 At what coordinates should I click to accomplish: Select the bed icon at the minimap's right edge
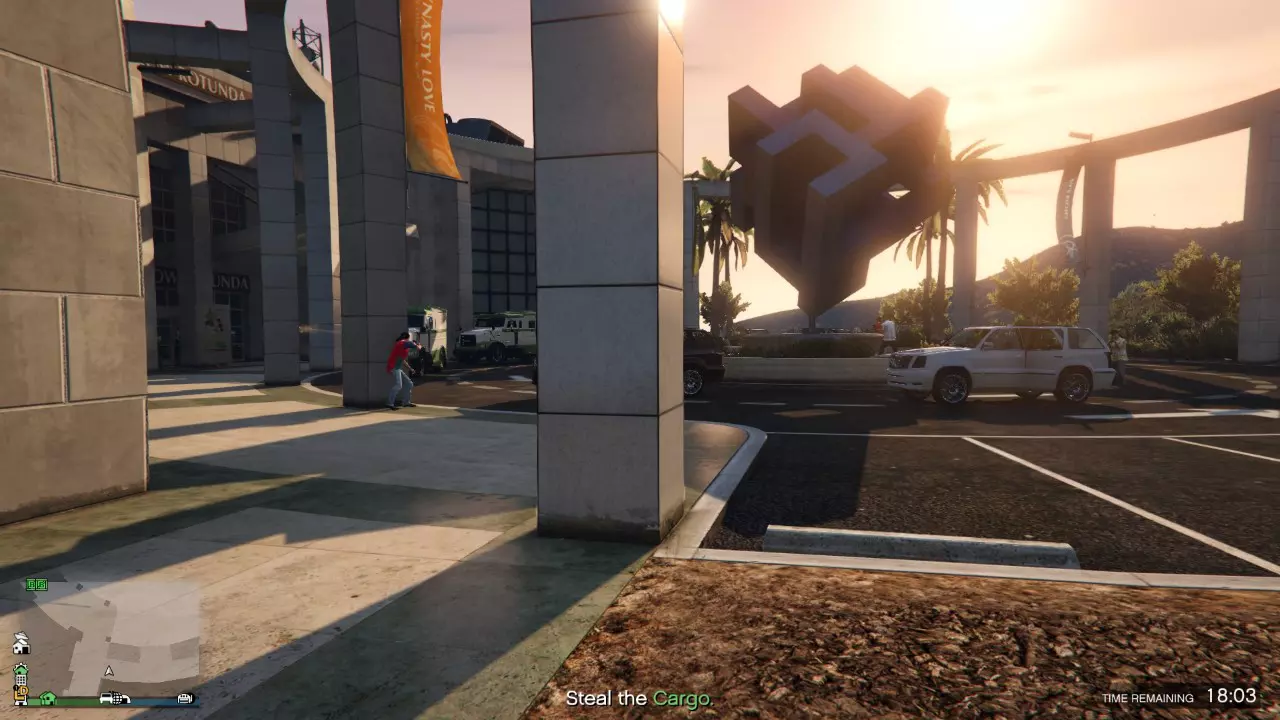tap(186, 699)
